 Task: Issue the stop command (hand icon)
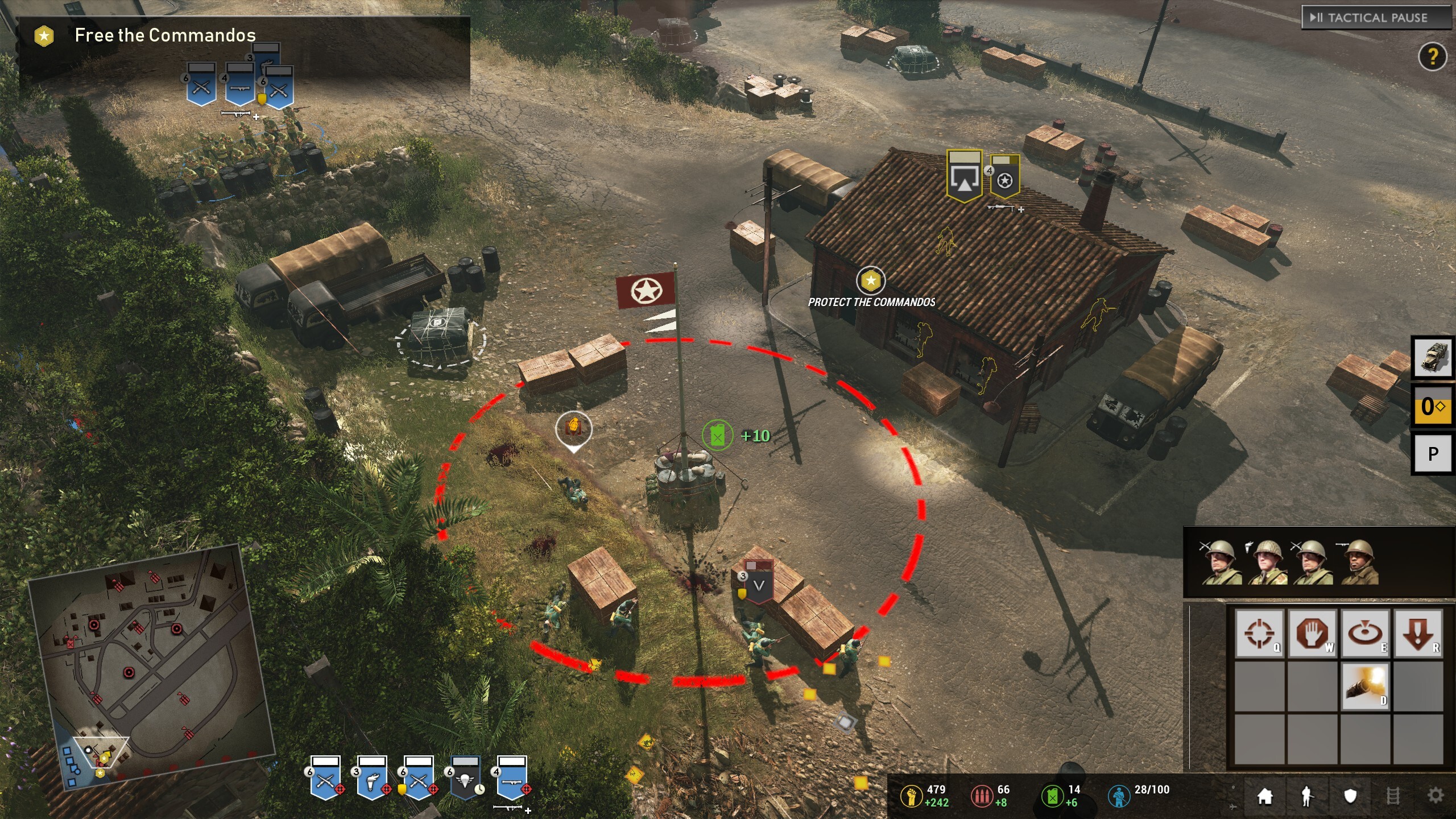(x=1312, y=632)
